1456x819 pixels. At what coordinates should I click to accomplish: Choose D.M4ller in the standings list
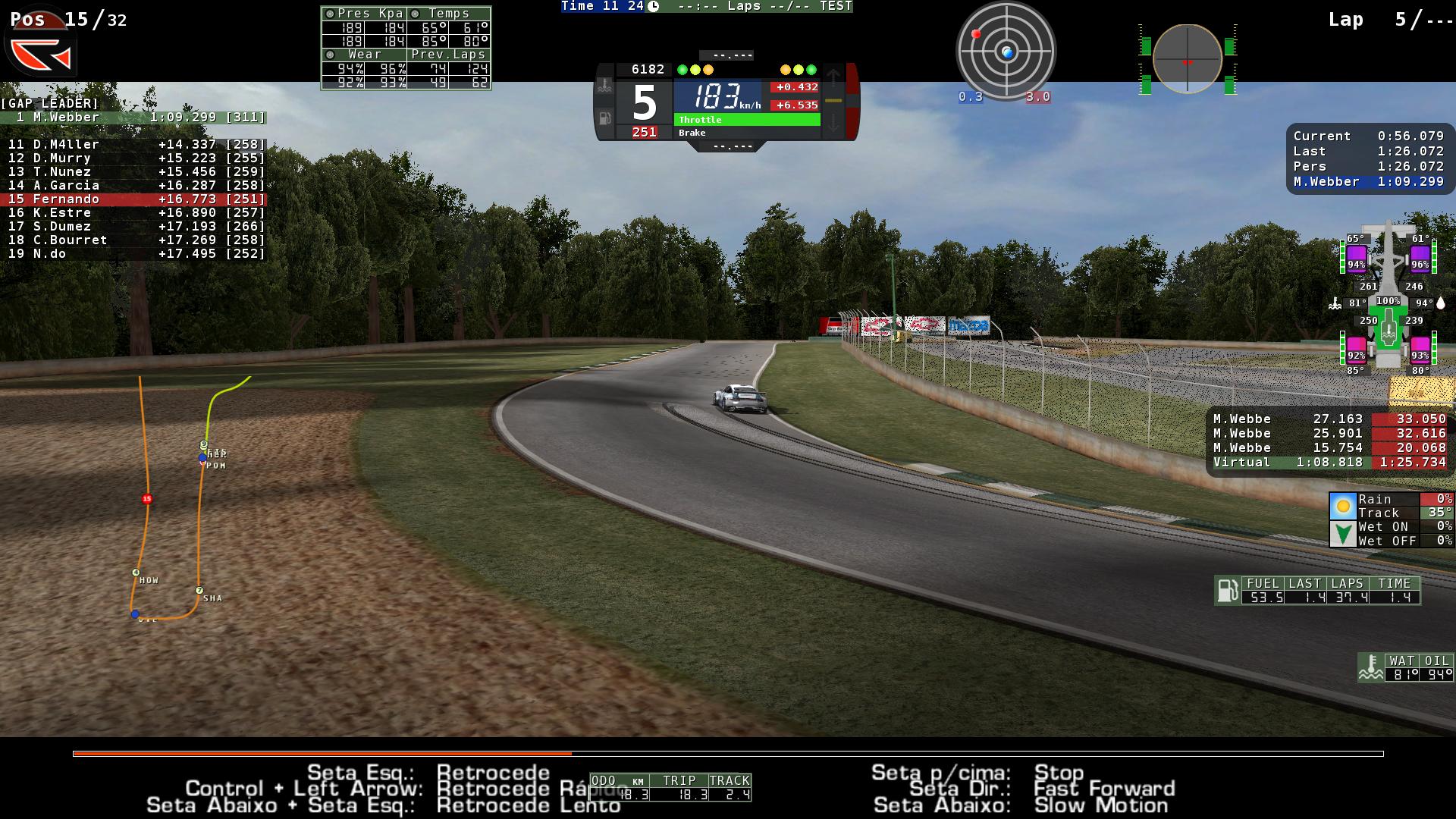(133, 145)
